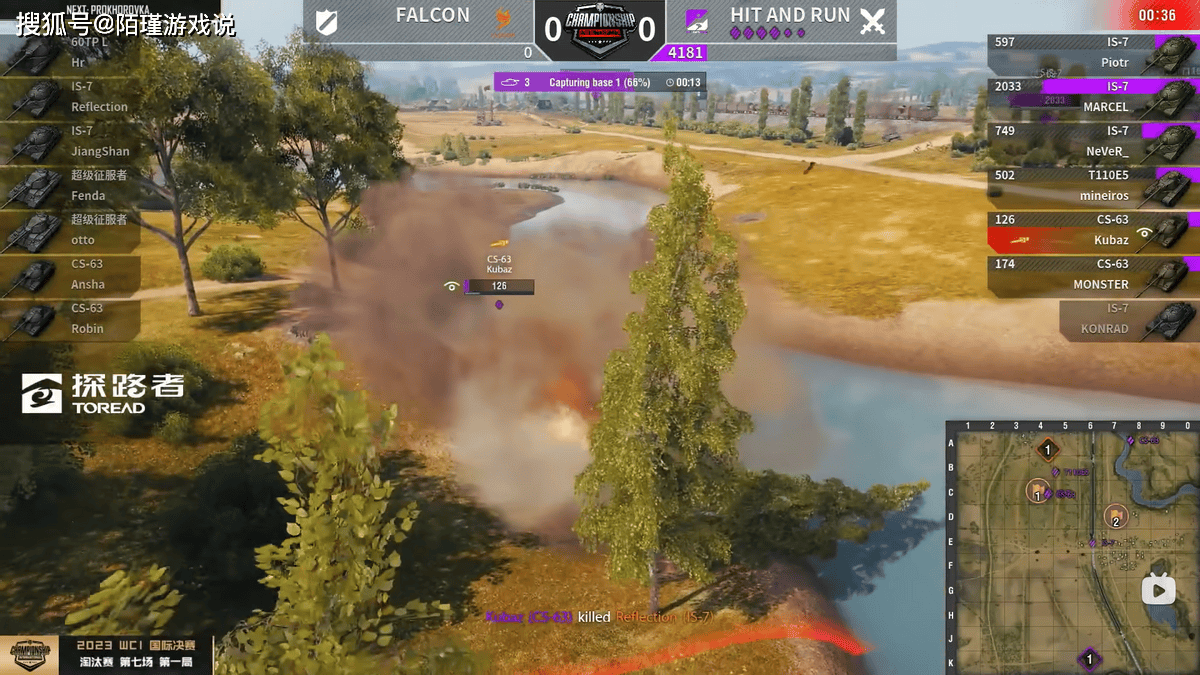Viewport: 1200px width, 675px height.
Task: Choose Robin's CS-63 player row
Action: [70, 319]
